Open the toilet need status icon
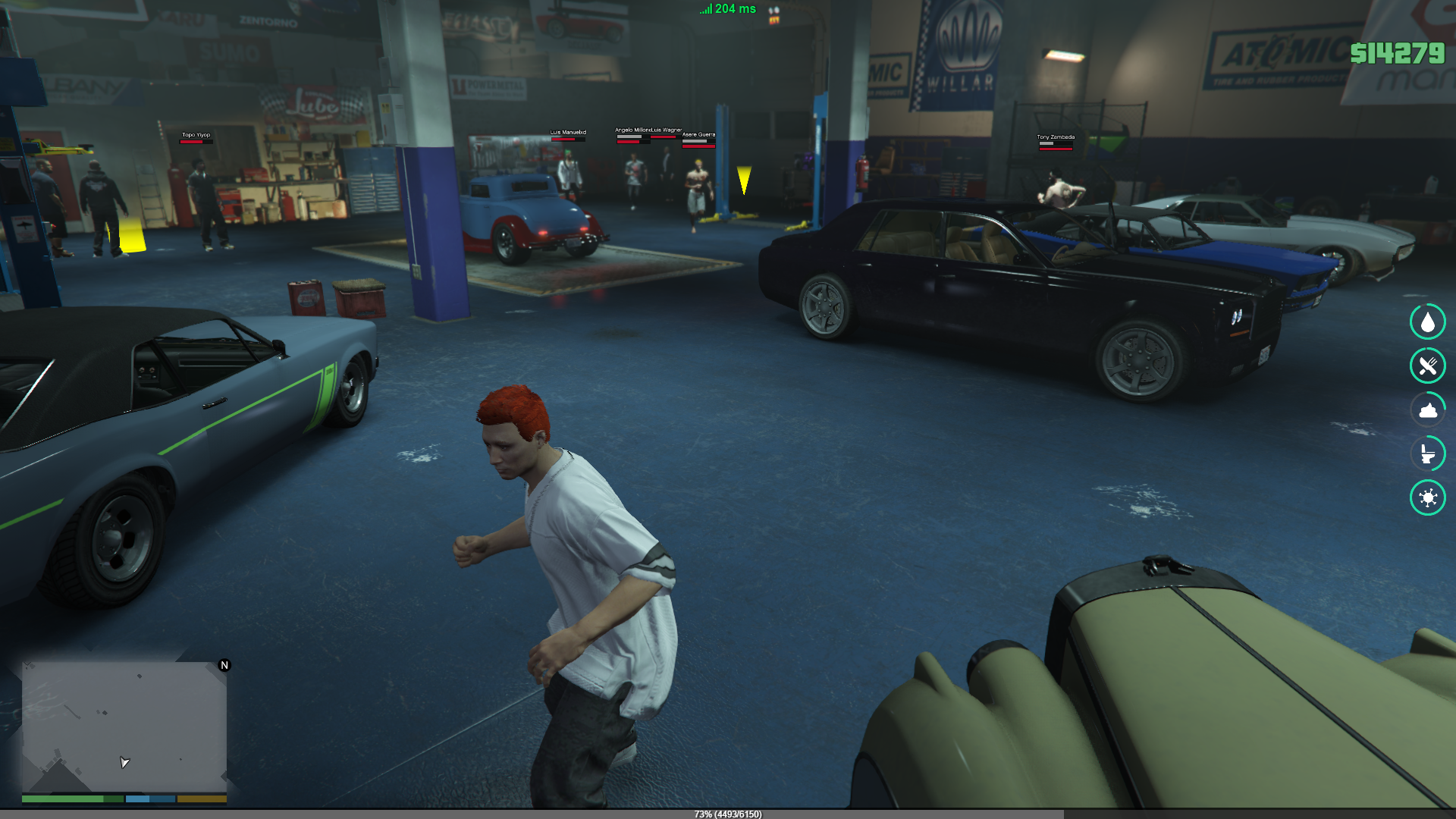 point(1427,453)
